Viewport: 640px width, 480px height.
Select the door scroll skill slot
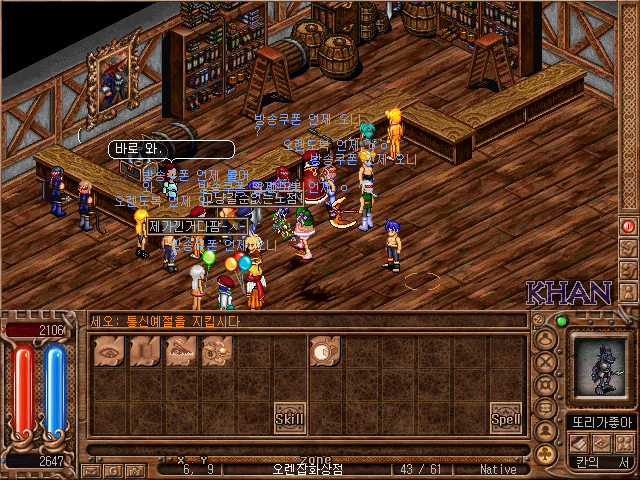(x=145, y=350)
